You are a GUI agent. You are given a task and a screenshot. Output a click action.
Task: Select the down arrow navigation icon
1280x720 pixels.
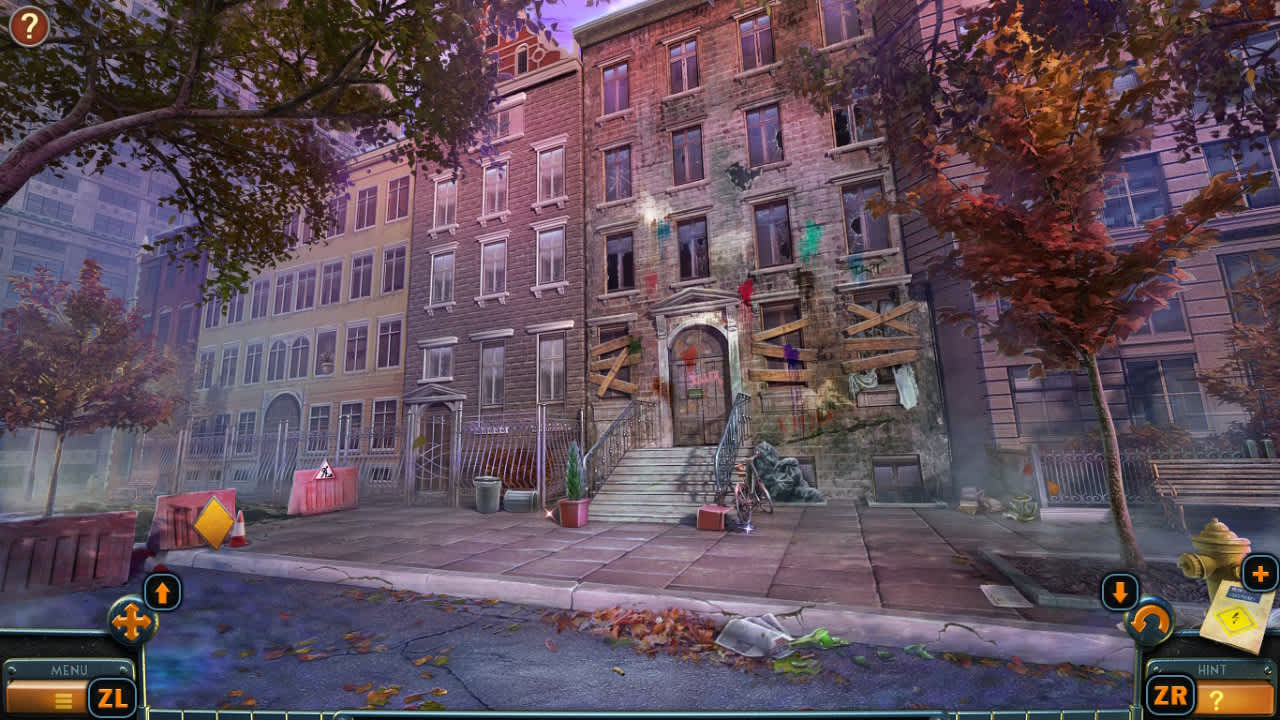(x=1118, y=592)
